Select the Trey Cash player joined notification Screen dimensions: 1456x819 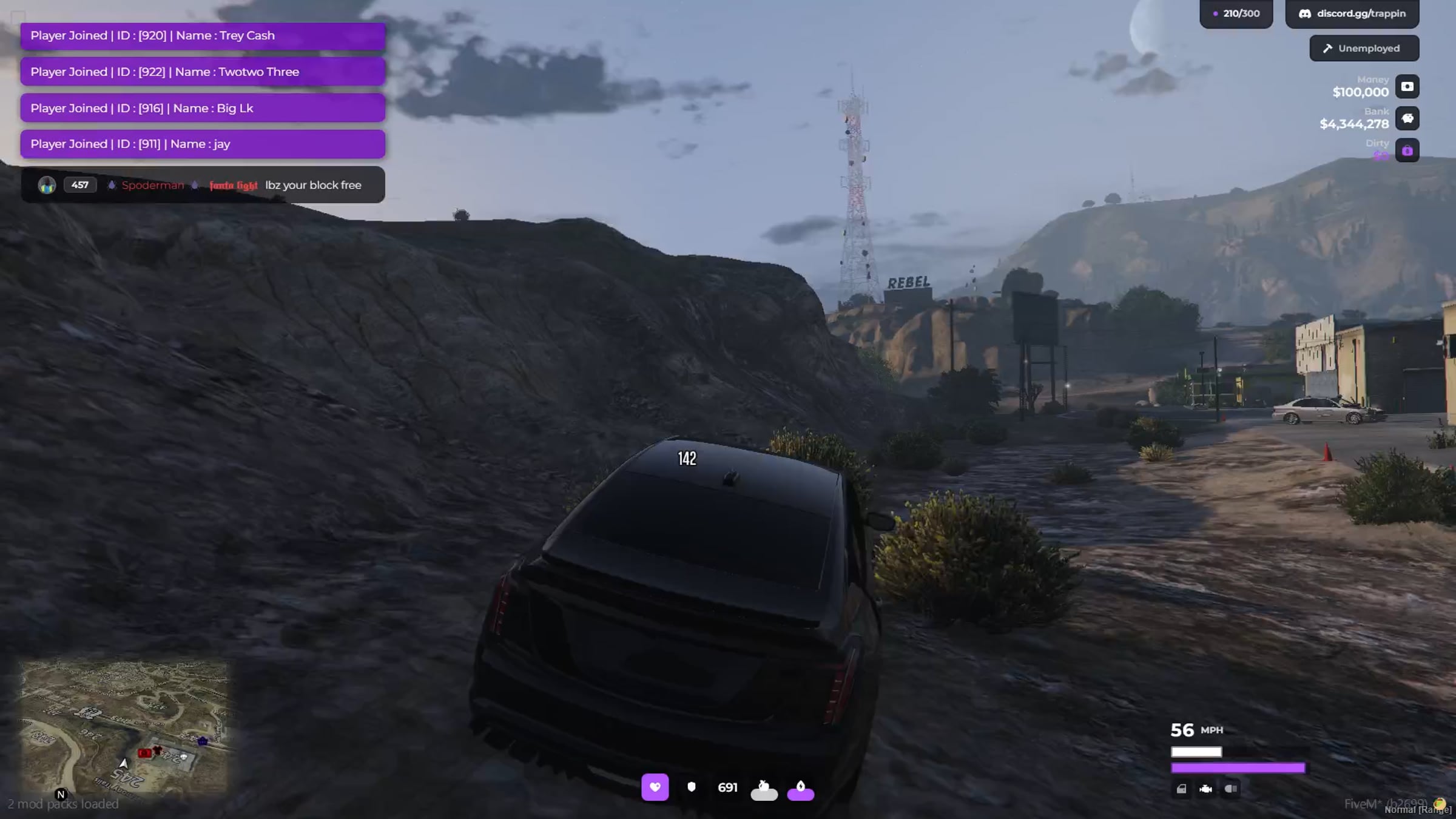pos(203,36)
